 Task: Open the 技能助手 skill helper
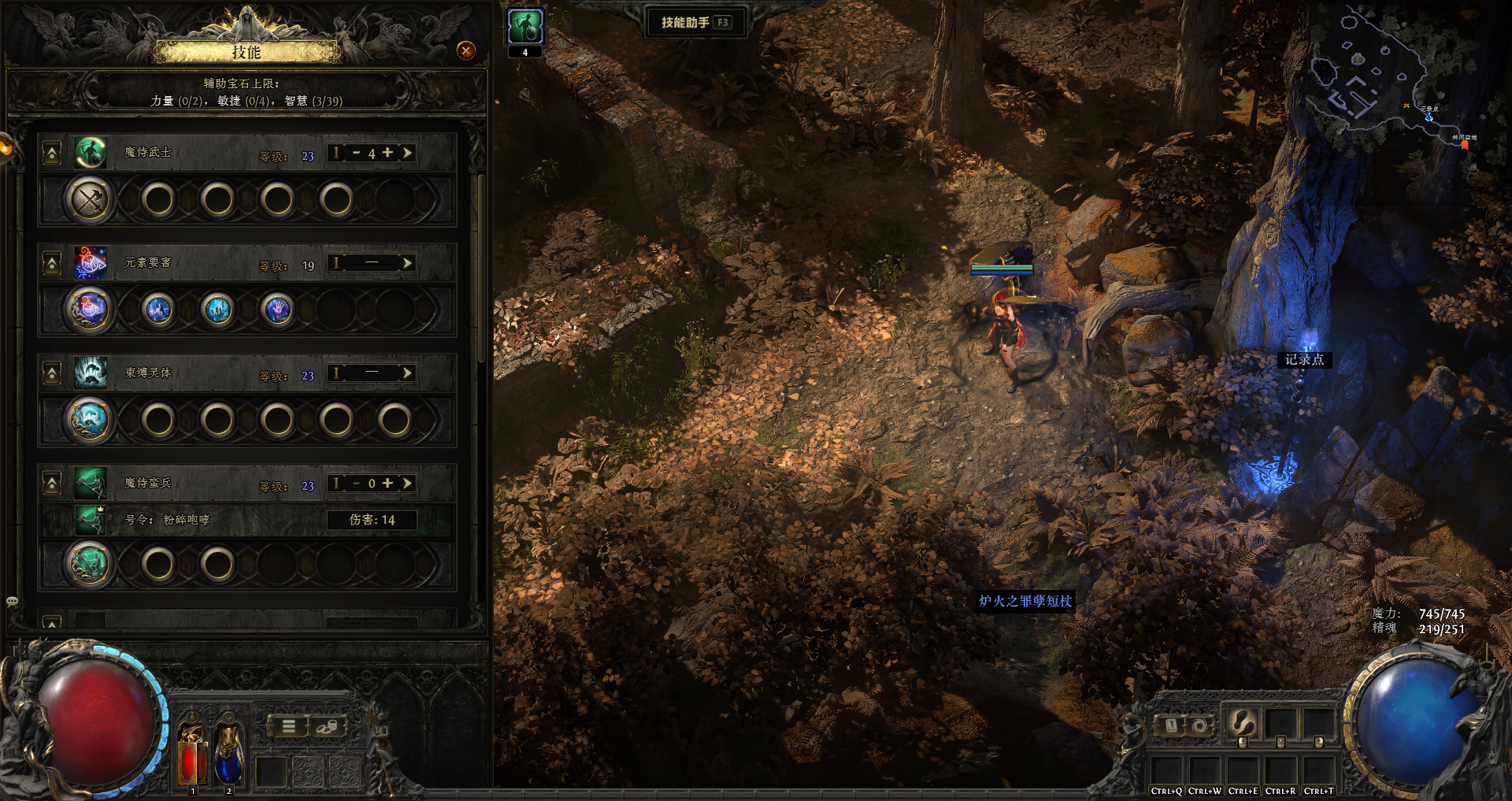point(695,22)
